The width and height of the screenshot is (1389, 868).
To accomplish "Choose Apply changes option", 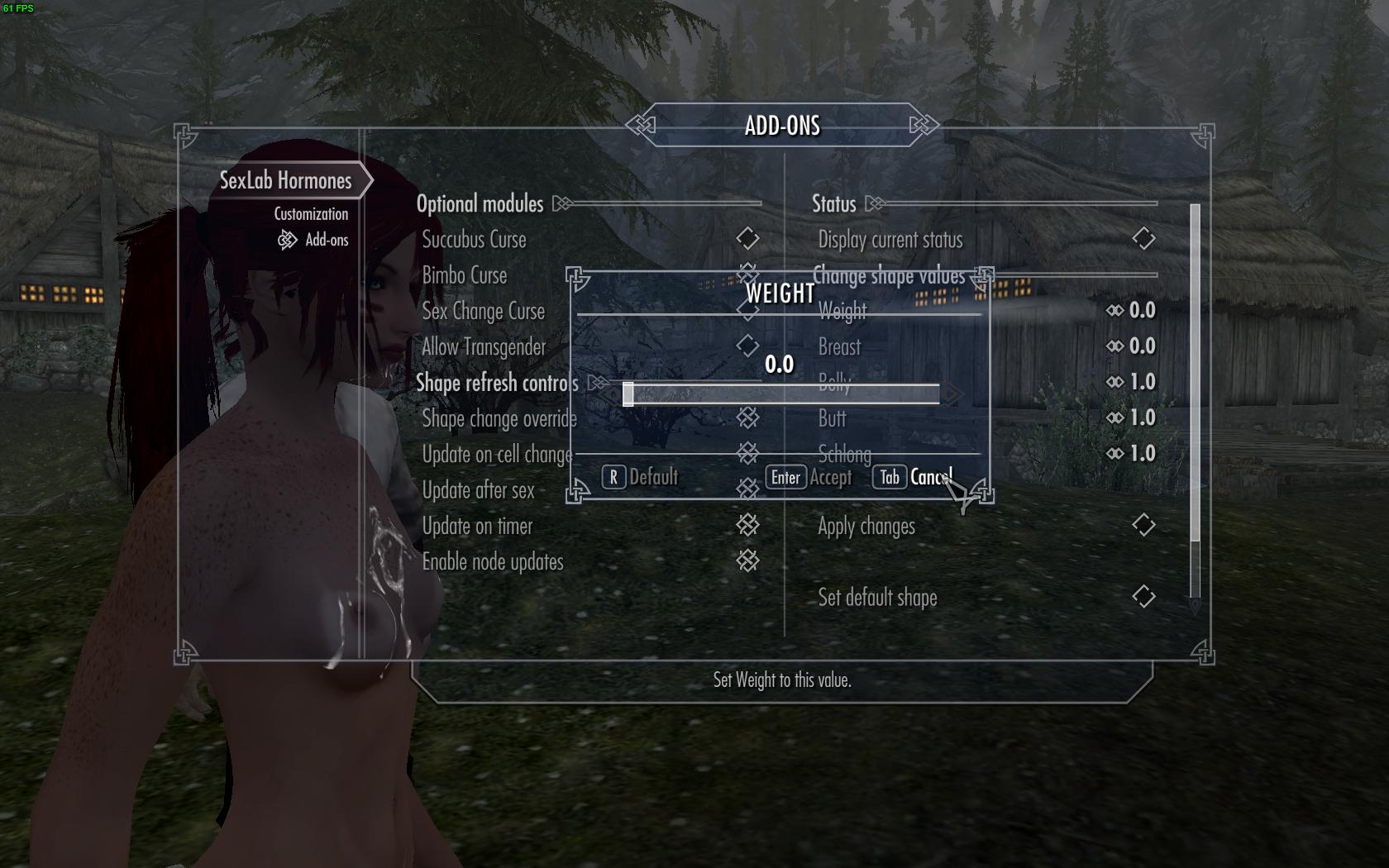I will 1143,526.
